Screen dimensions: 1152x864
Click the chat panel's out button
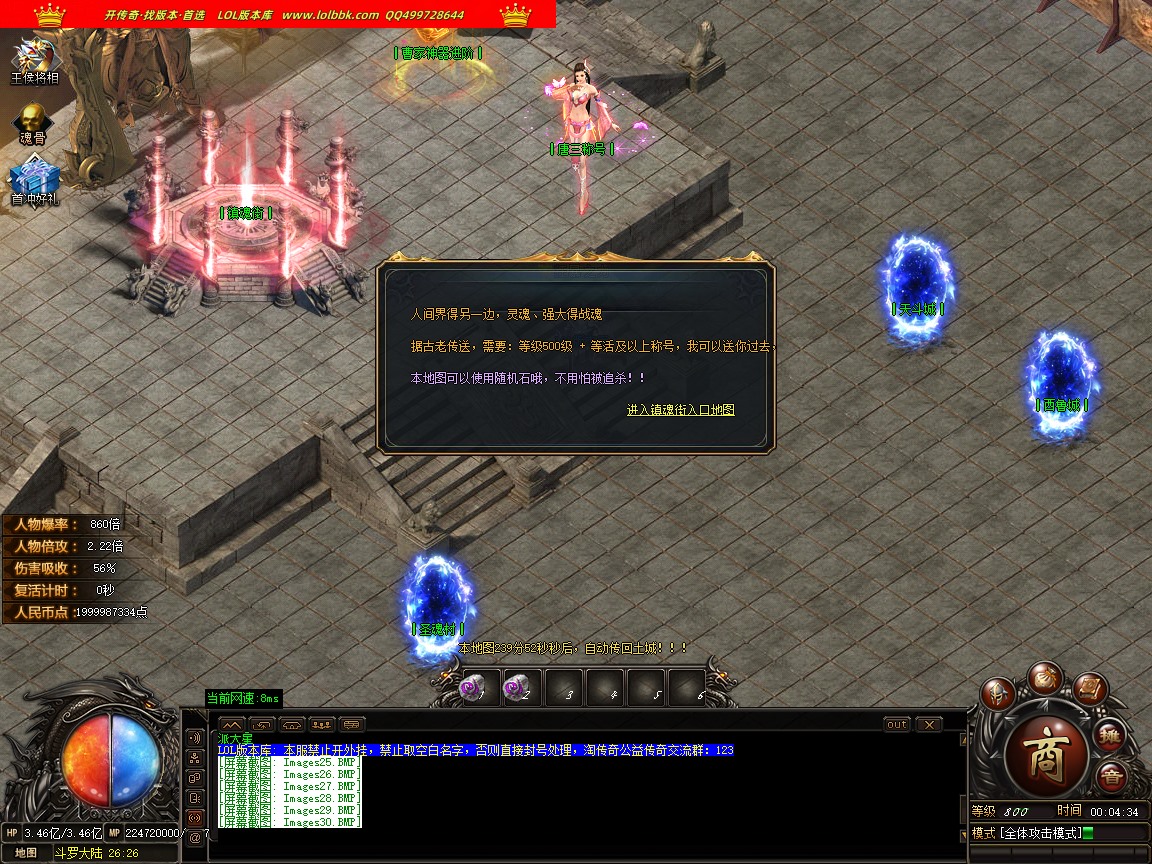[x=897, y=724]
